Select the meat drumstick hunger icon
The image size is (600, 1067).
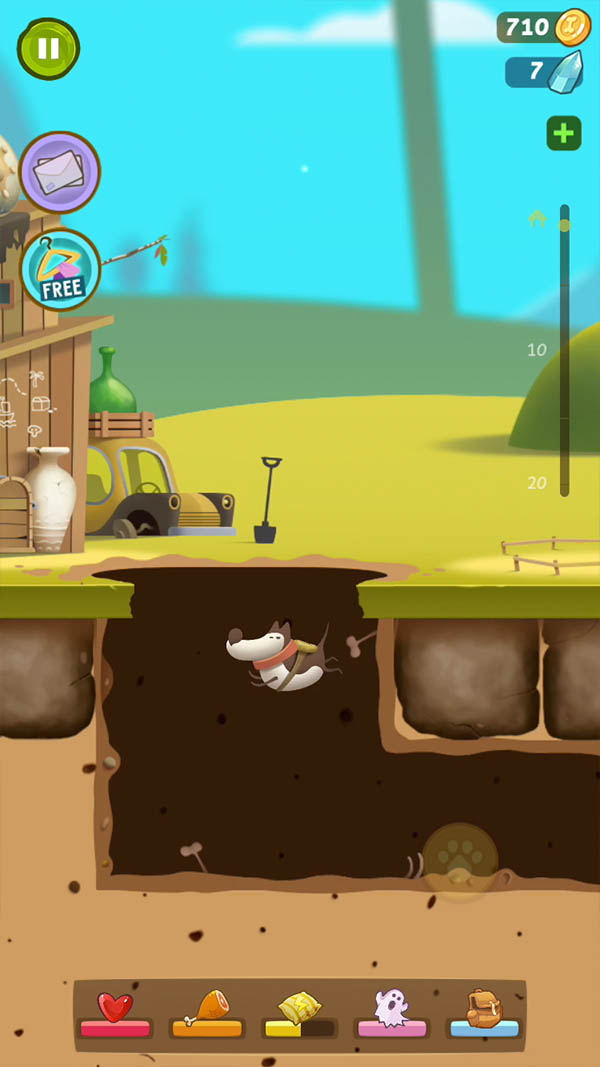point(207,1008)
